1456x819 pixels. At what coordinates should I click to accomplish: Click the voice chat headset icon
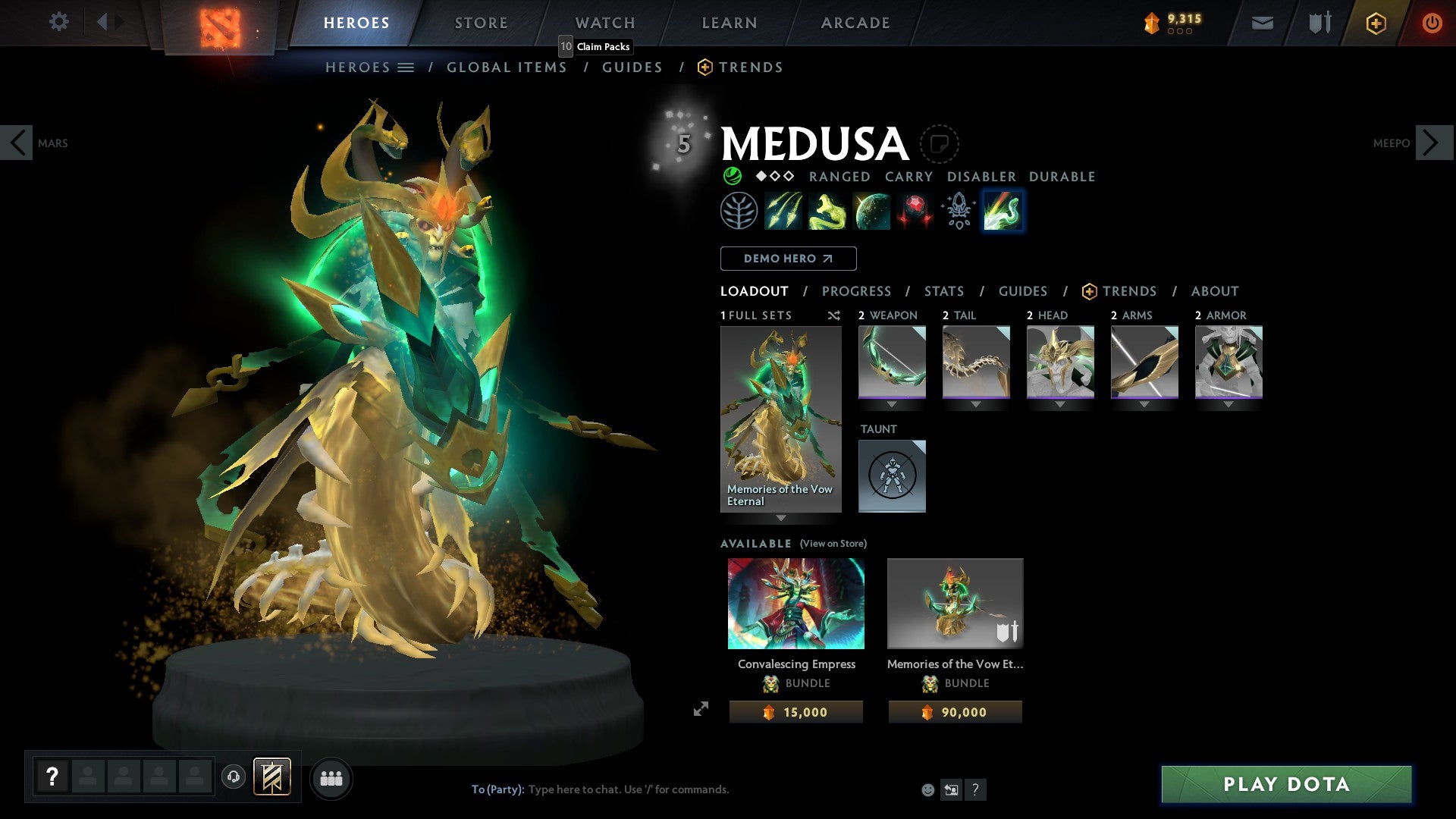235,778
